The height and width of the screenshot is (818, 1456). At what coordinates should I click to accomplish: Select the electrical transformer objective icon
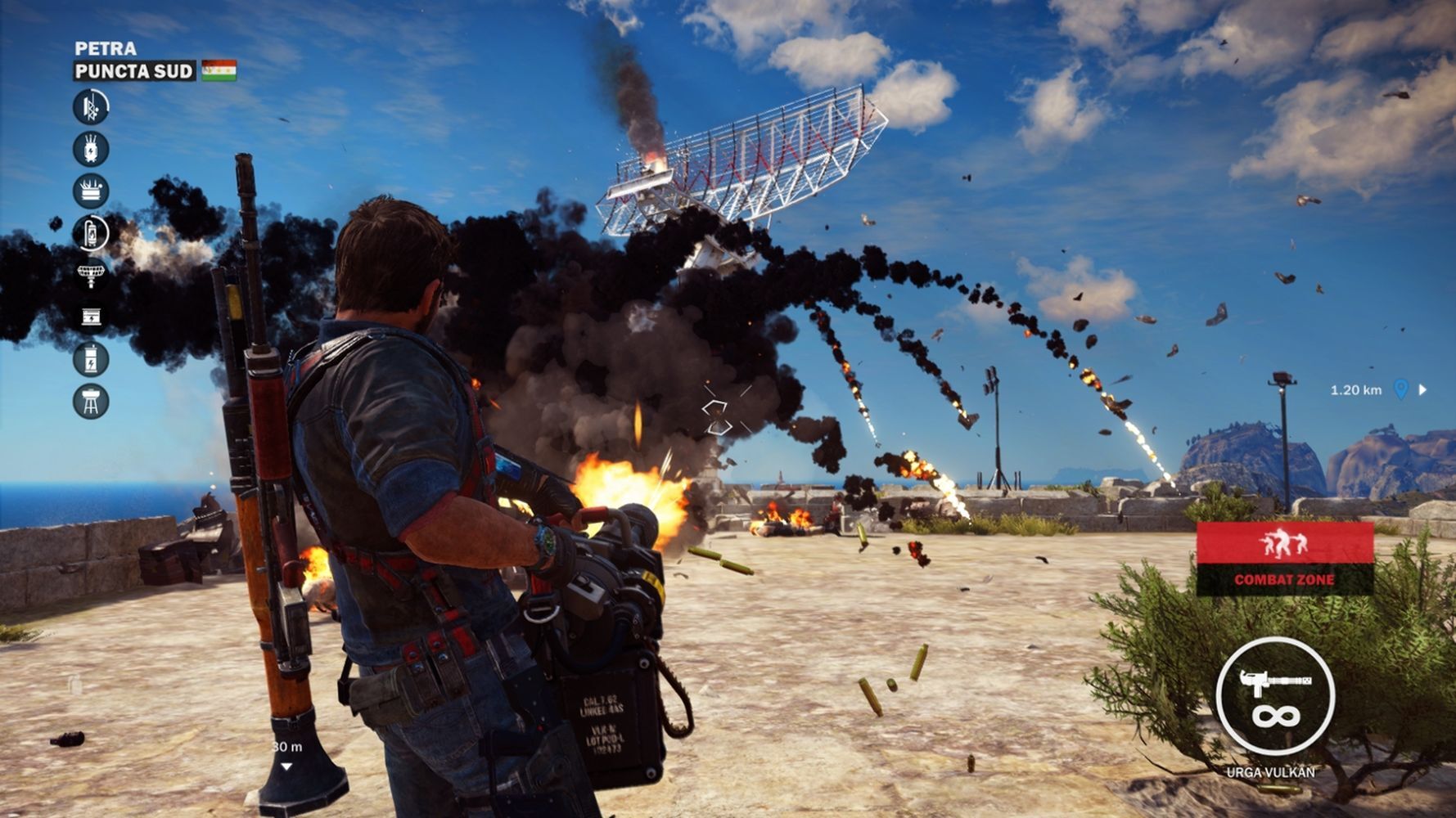(x=91, y=149)
